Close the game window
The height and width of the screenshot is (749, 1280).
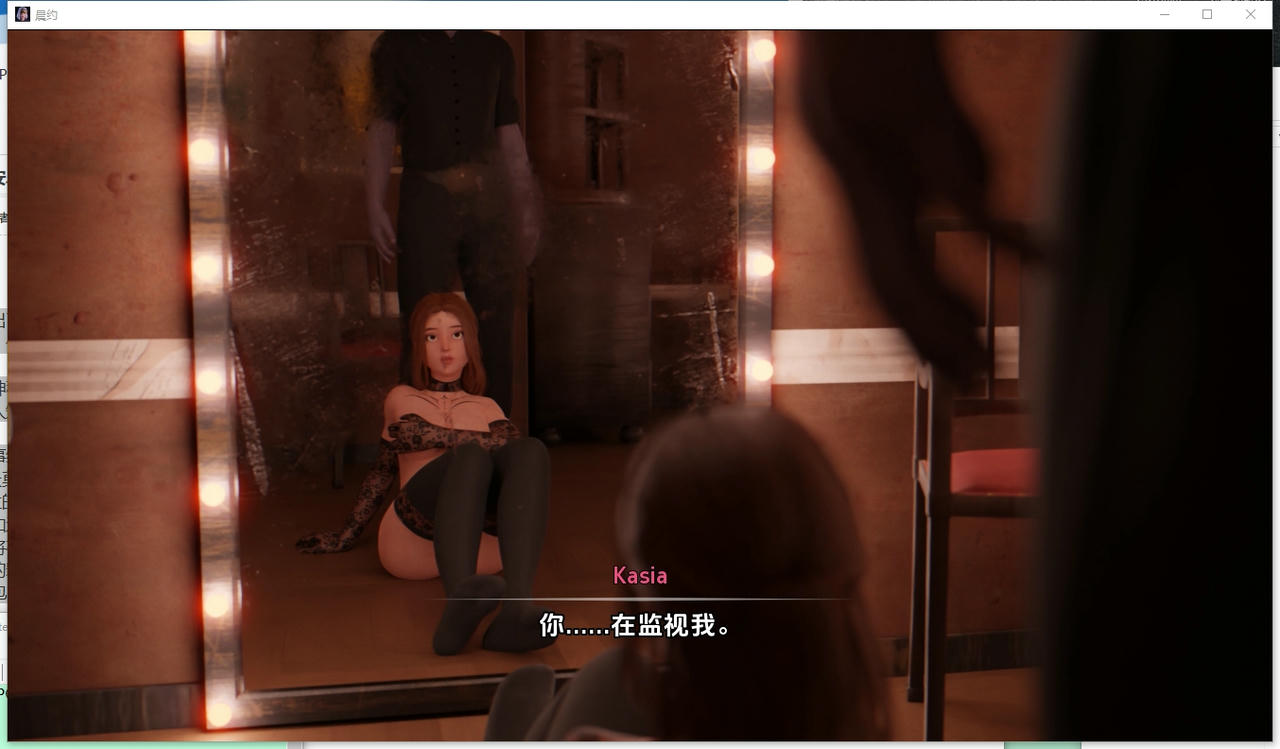point(1250,15)
